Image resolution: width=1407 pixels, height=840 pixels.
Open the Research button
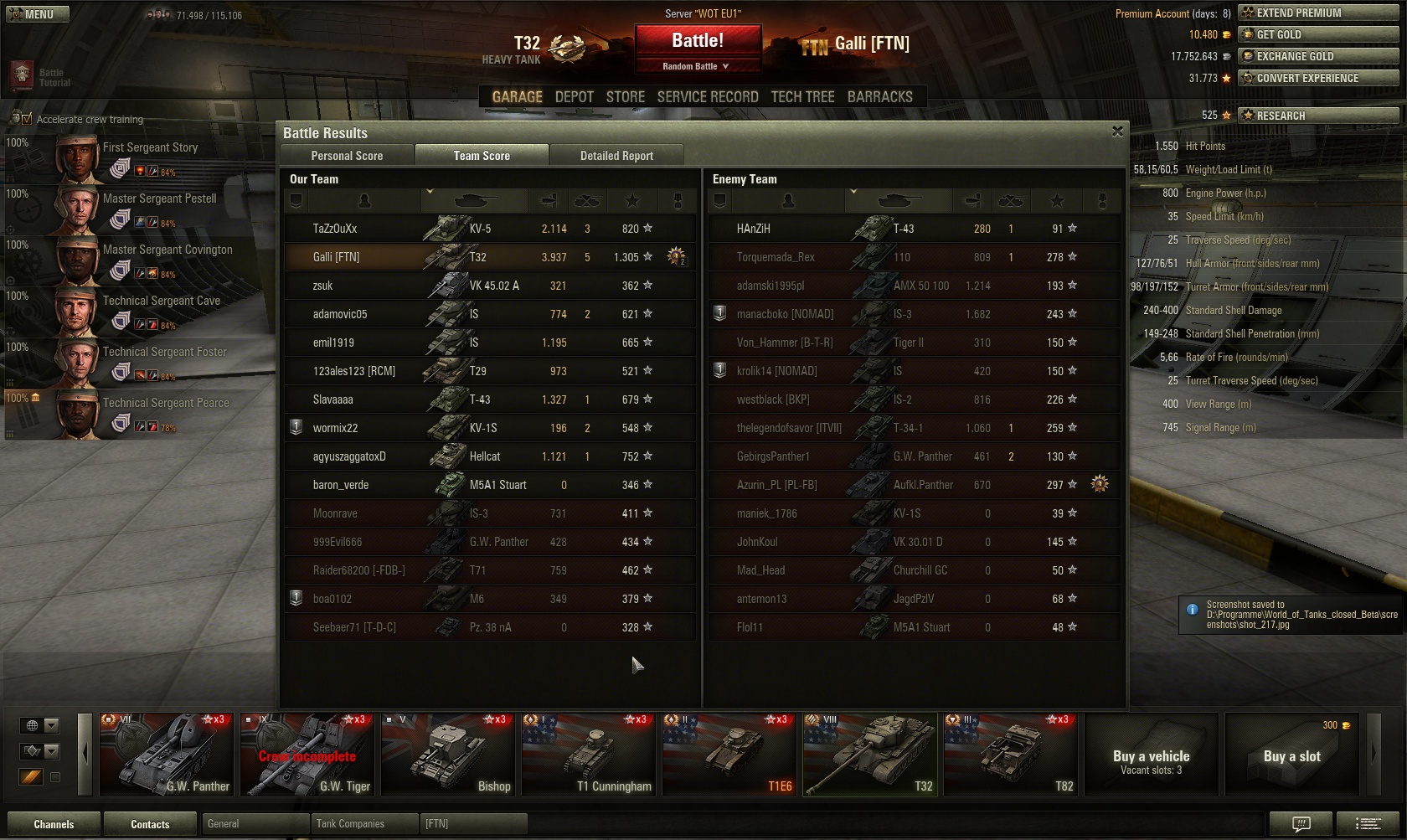1318,116
